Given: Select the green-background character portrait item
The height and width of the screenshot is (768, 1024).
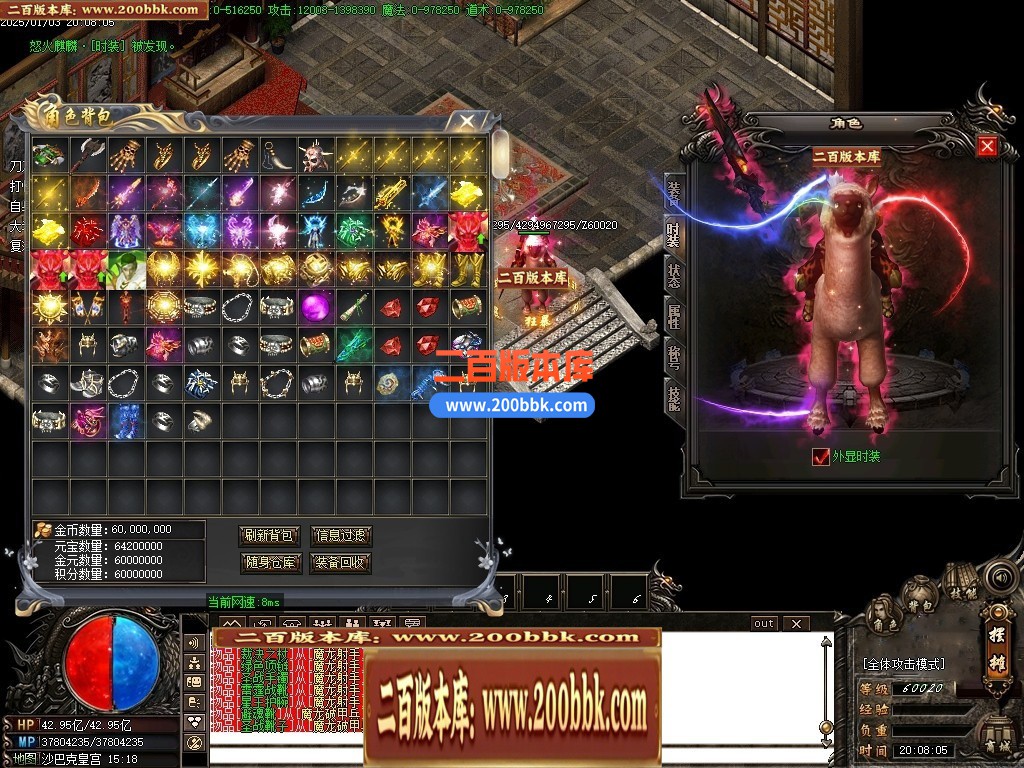Looking at the screenshot, I should click(125, 268).
